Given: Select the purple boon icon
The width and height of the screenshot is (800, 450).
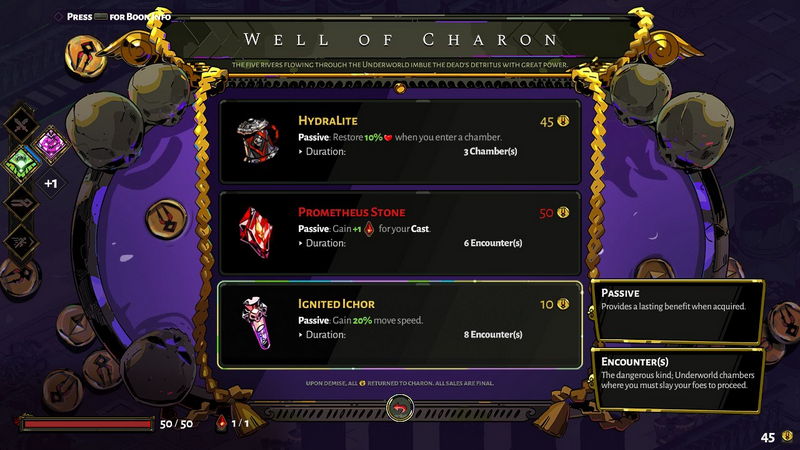Looking at the screenshot, I should [x=49, y=142].
